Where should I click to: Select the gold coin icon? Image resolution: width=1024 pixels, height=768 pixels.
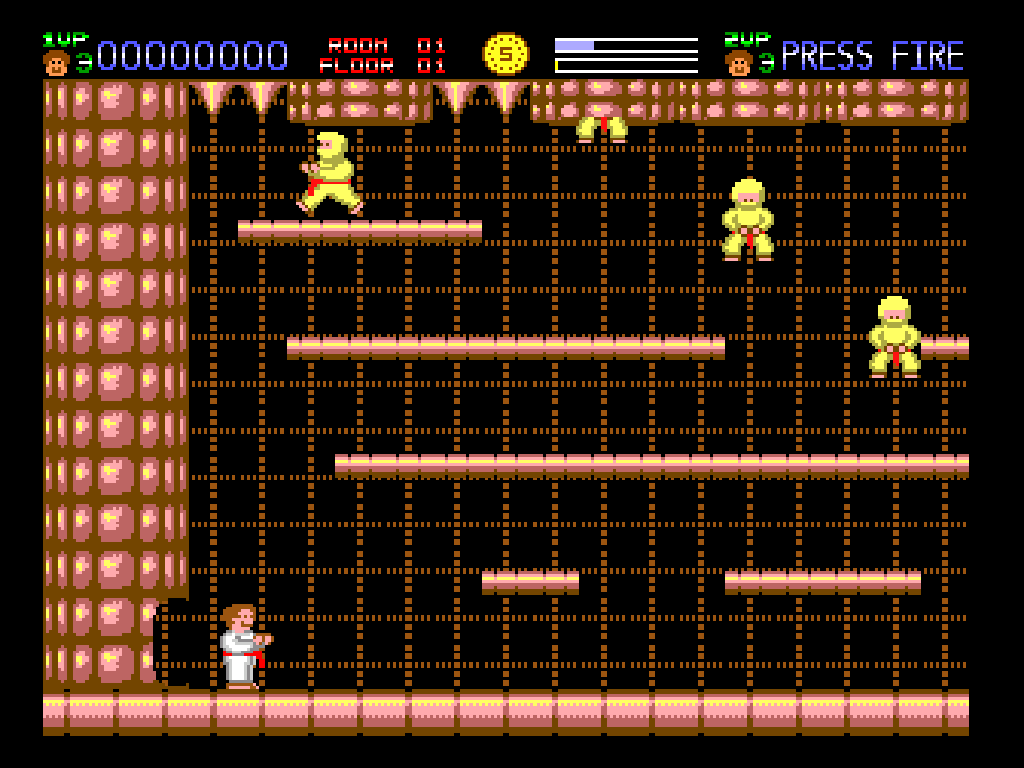506,54
